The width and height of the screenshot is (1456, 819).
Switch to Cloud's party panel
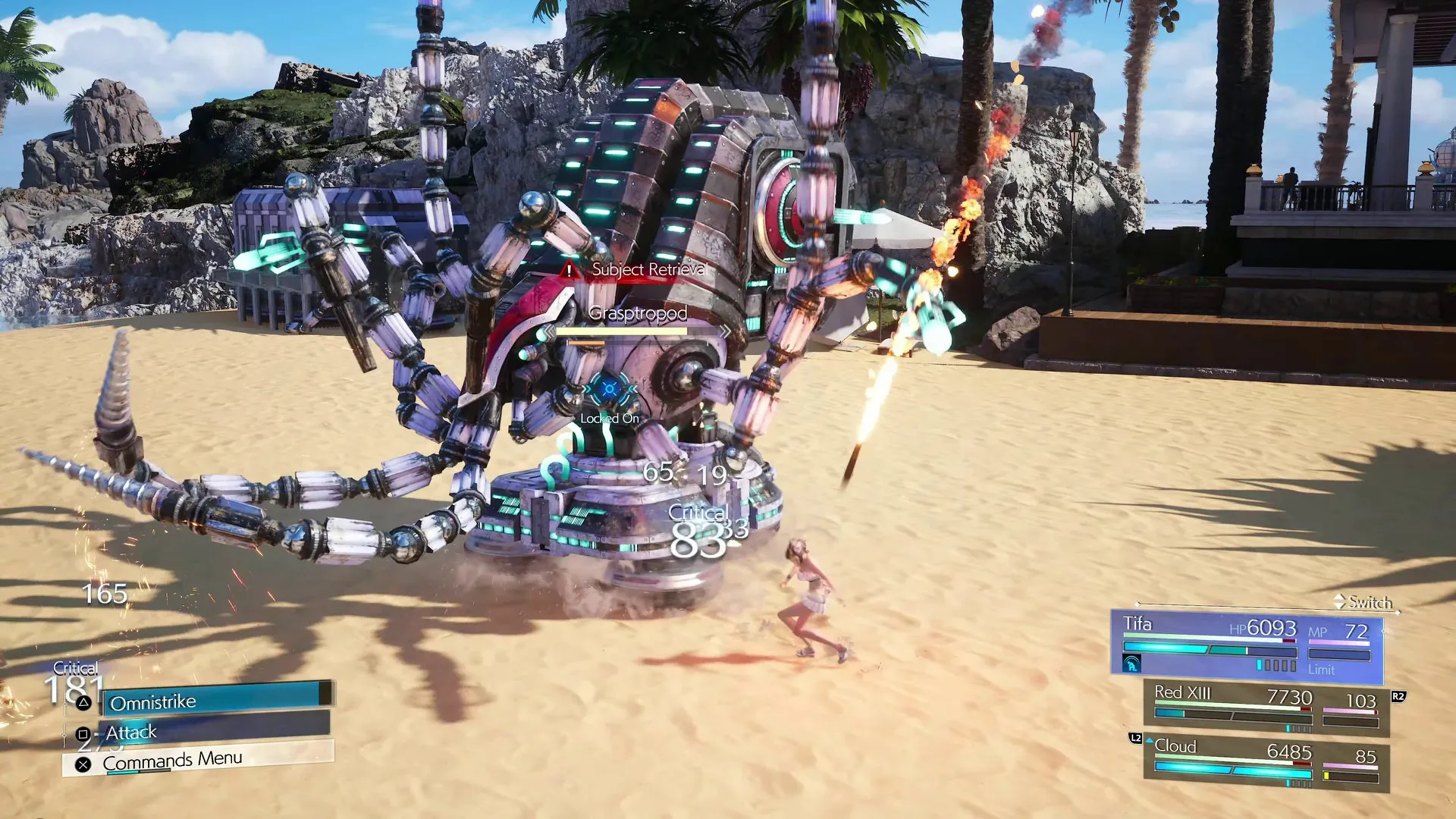coord(1265,762)
